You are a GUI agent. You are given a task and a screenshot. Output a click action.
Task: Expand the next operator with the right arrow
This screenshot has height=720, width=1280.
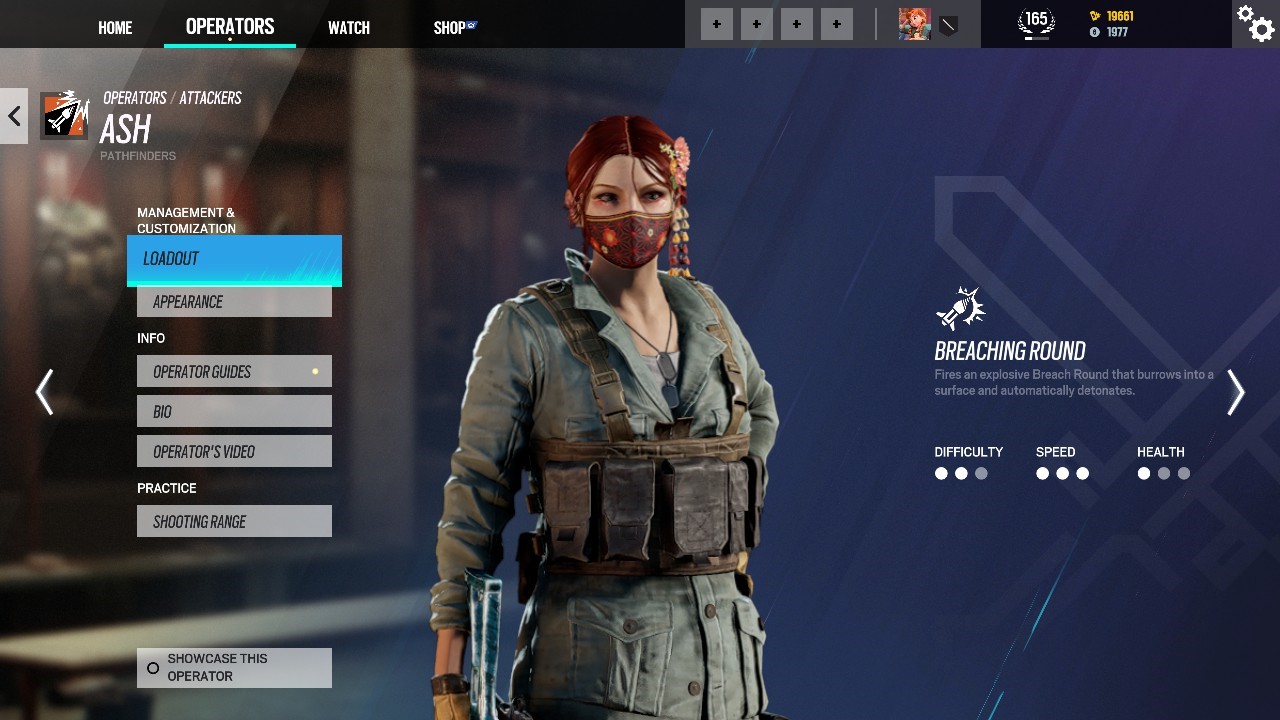click(1235, 392)
